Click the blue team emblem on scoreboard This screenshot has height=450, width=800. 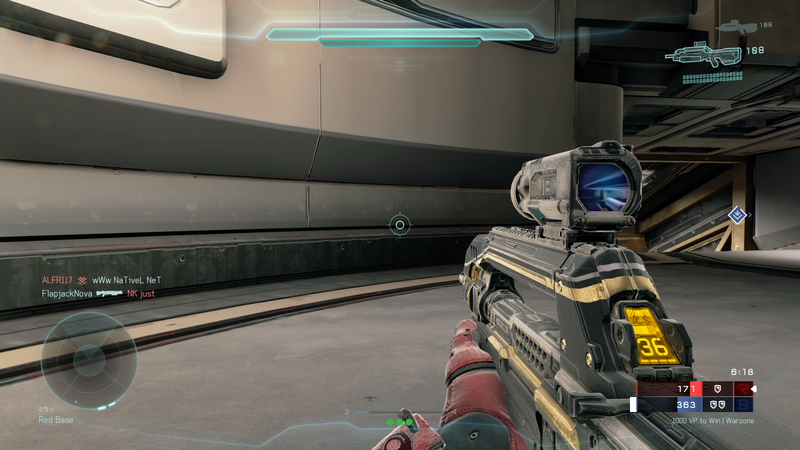(743, 404)
